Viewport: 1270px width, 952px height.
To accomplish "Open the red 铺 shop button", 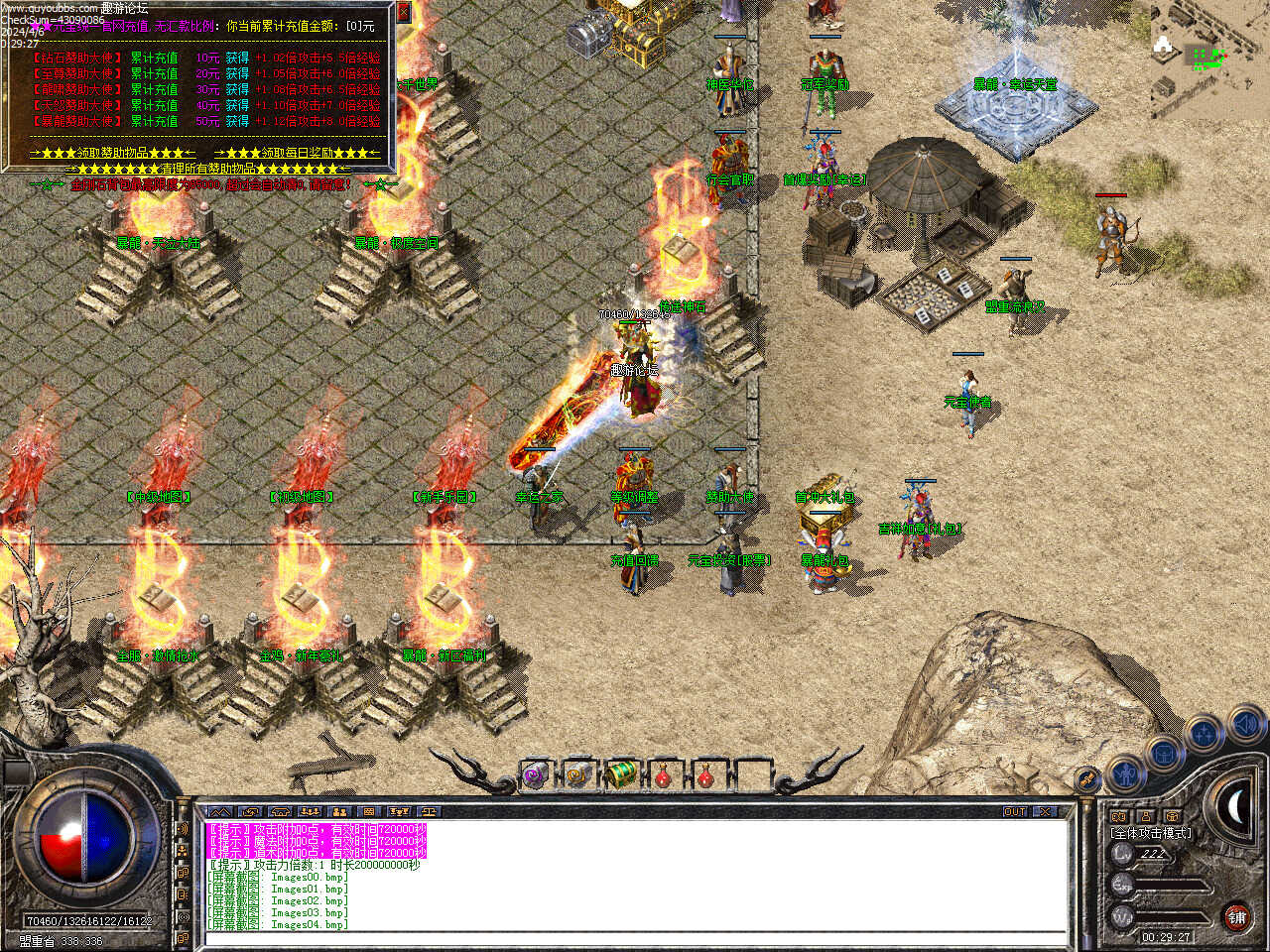I will pyautogui.click(x=1236, y=917).
